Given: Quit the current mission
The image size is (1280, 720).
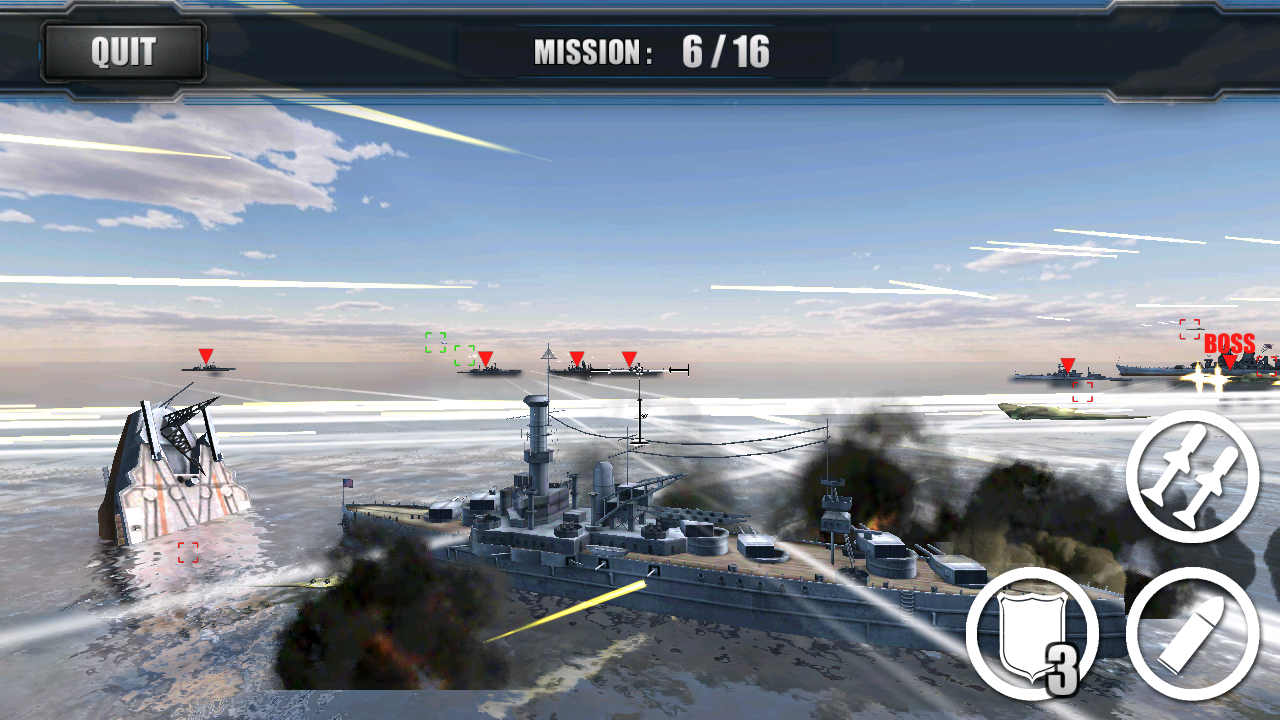Looking at the screenshot, I should tap(123, 51).
